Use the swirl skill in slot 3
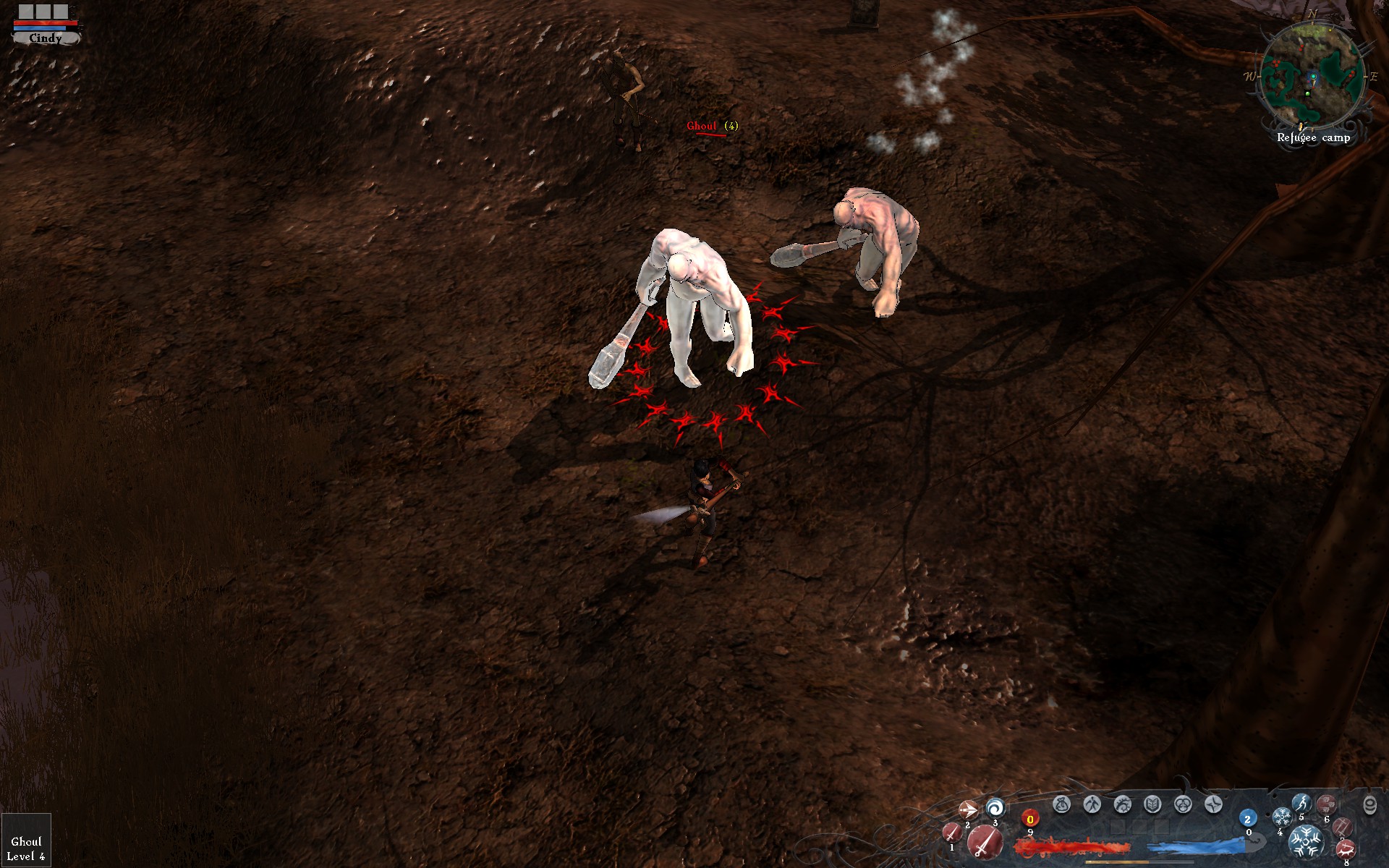Screen dimensions: 1389x868 pyautogui.click(x=995, y=807)
